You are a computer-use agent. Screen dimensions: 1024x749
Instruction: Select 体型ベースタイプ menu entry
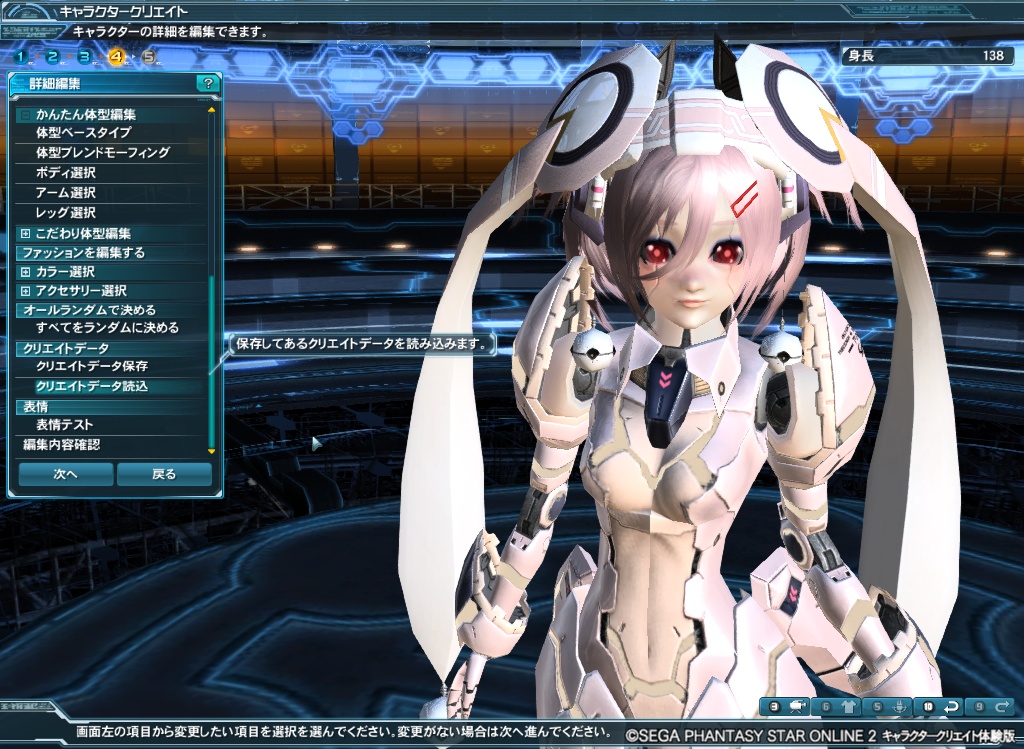(83, 133)
